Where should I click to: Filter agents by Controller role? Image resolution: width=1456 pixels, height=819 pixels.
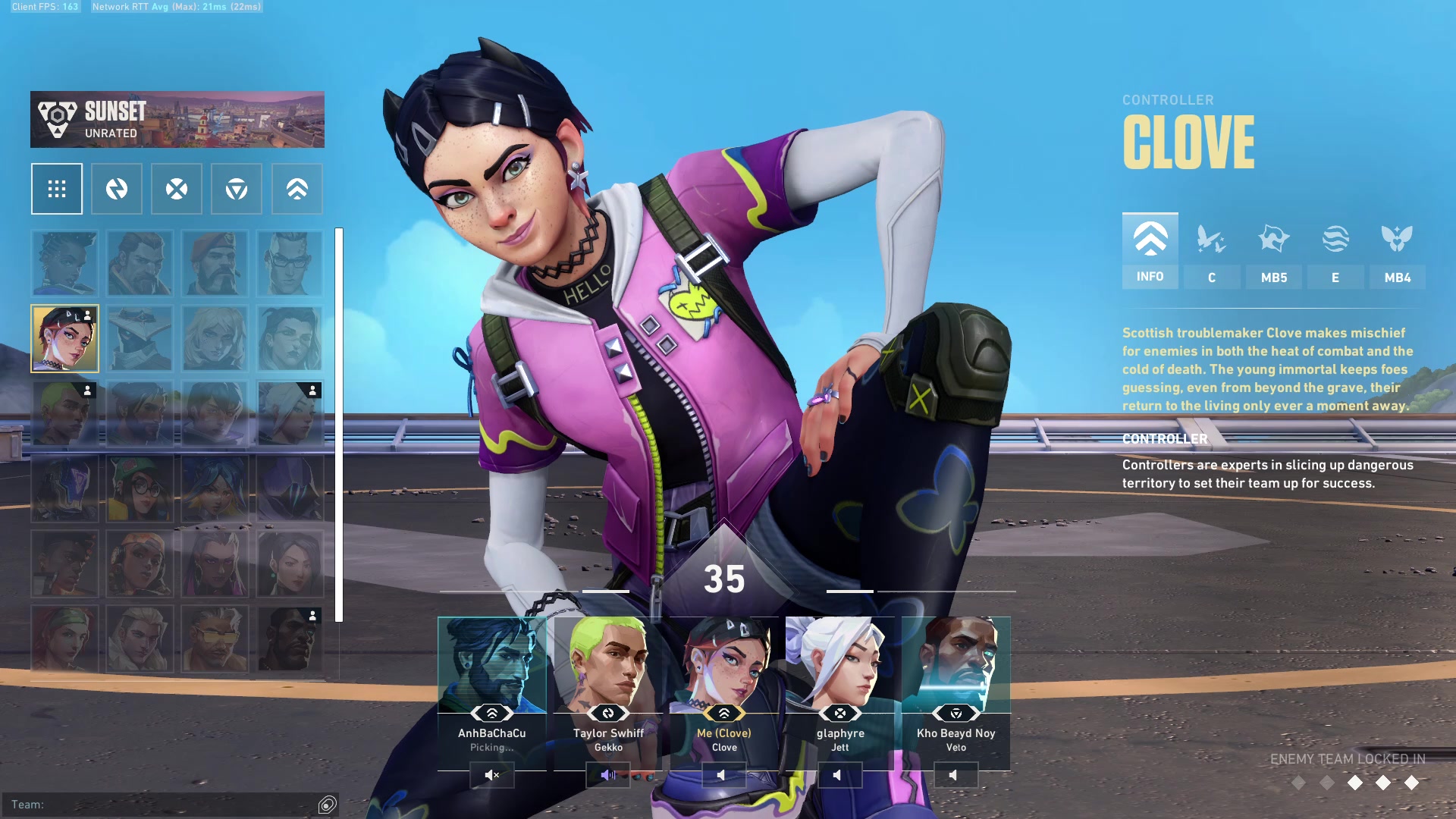[x=297, y=189]
